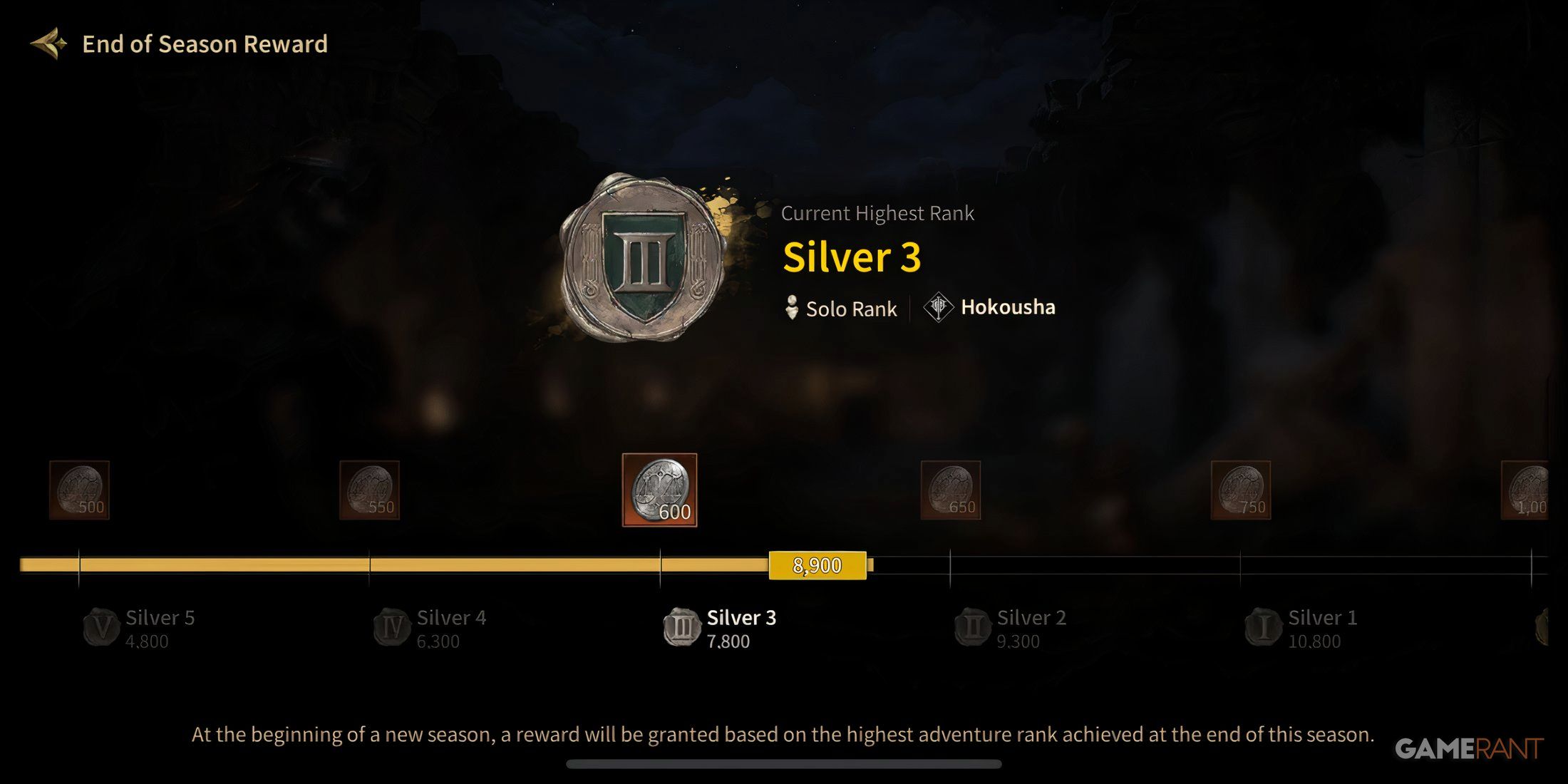The width and height of the screenshot is (1568, 784).
Task: Click the back arrow to exit End of Season Reward
Action: click(47, 44)
